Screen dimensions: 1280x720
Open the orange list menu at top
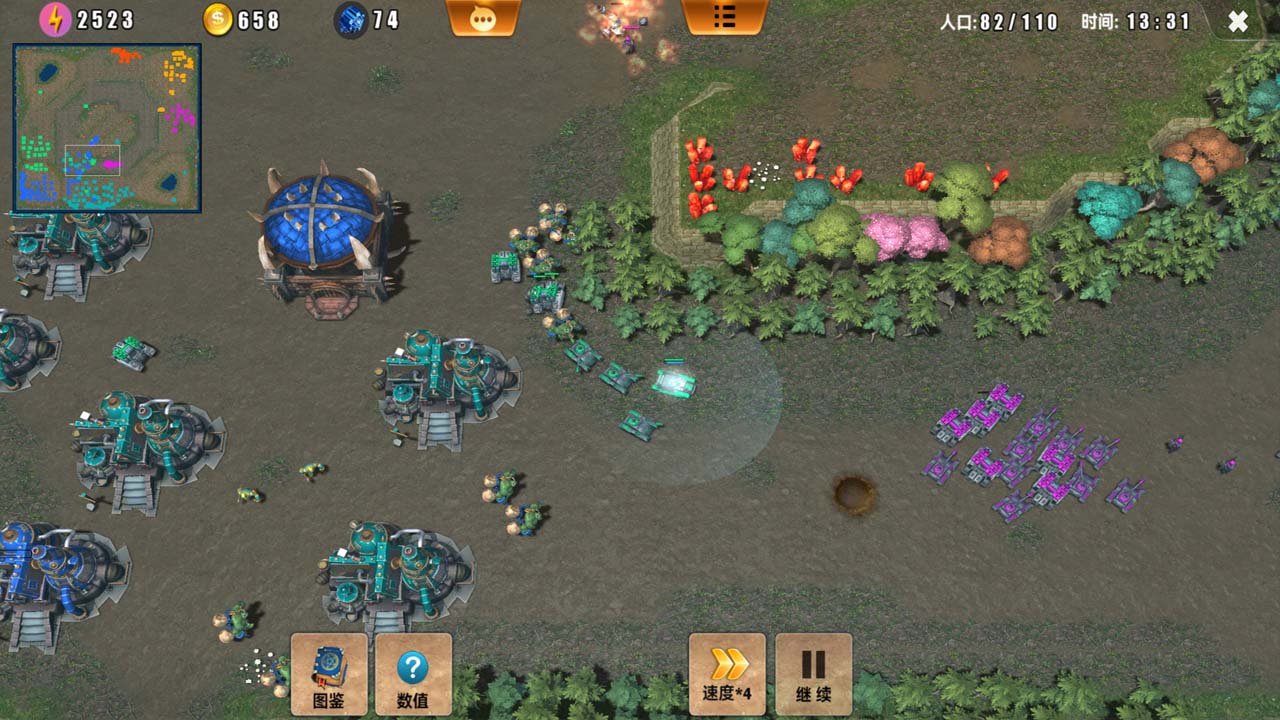[x=726, y=17]
